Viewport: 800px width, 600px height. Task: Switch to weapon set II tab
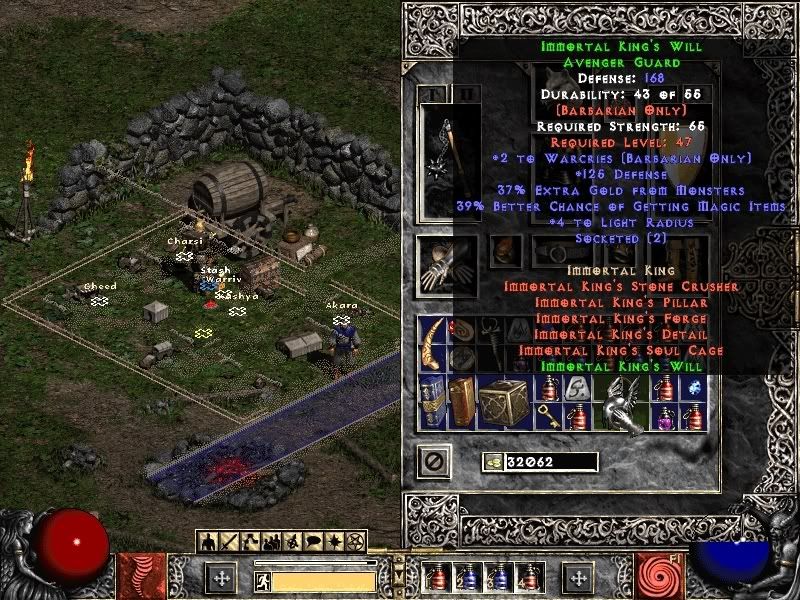tap(465, 94)
